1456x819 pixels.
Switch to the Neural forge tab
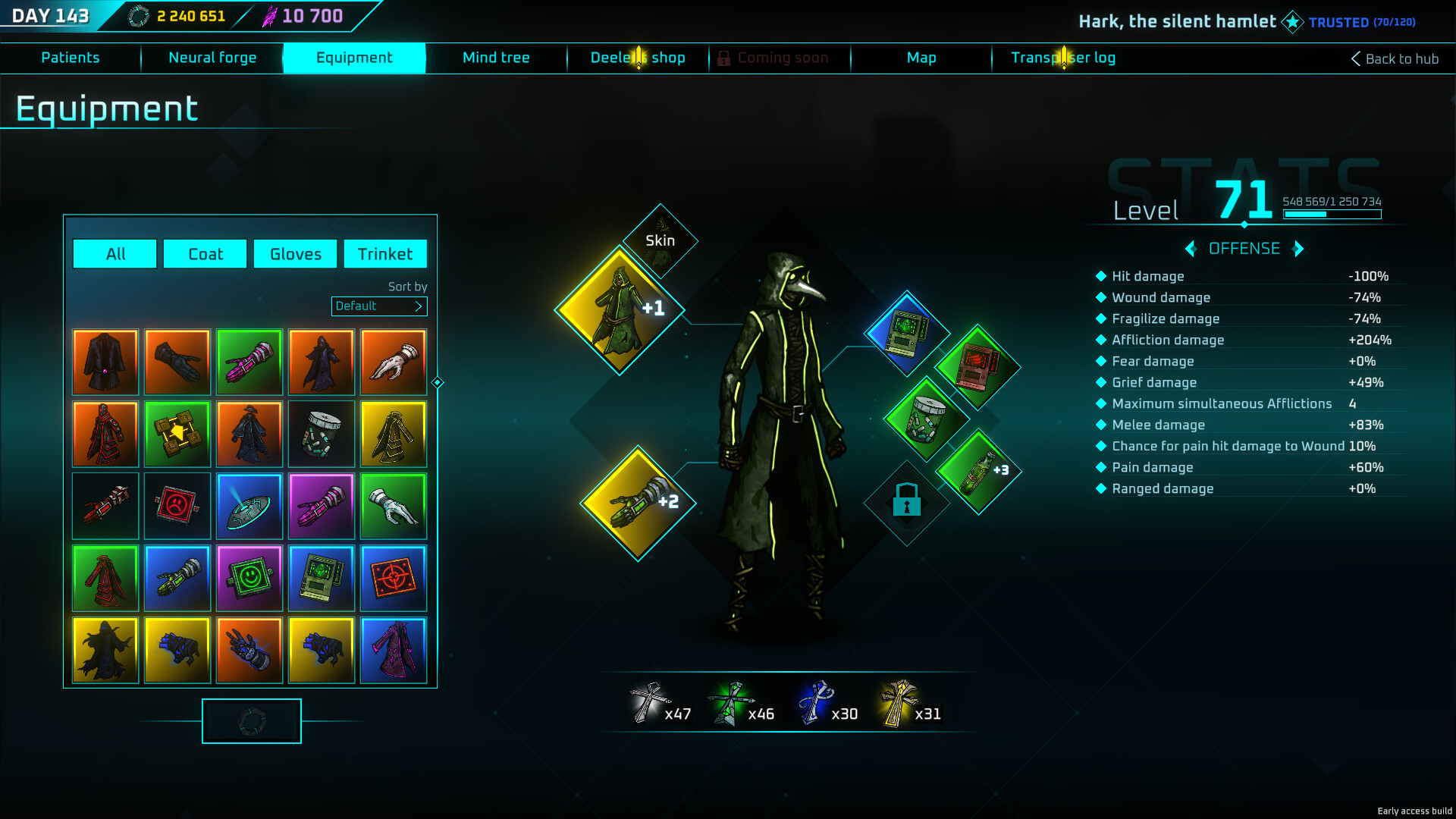point(212,58)
